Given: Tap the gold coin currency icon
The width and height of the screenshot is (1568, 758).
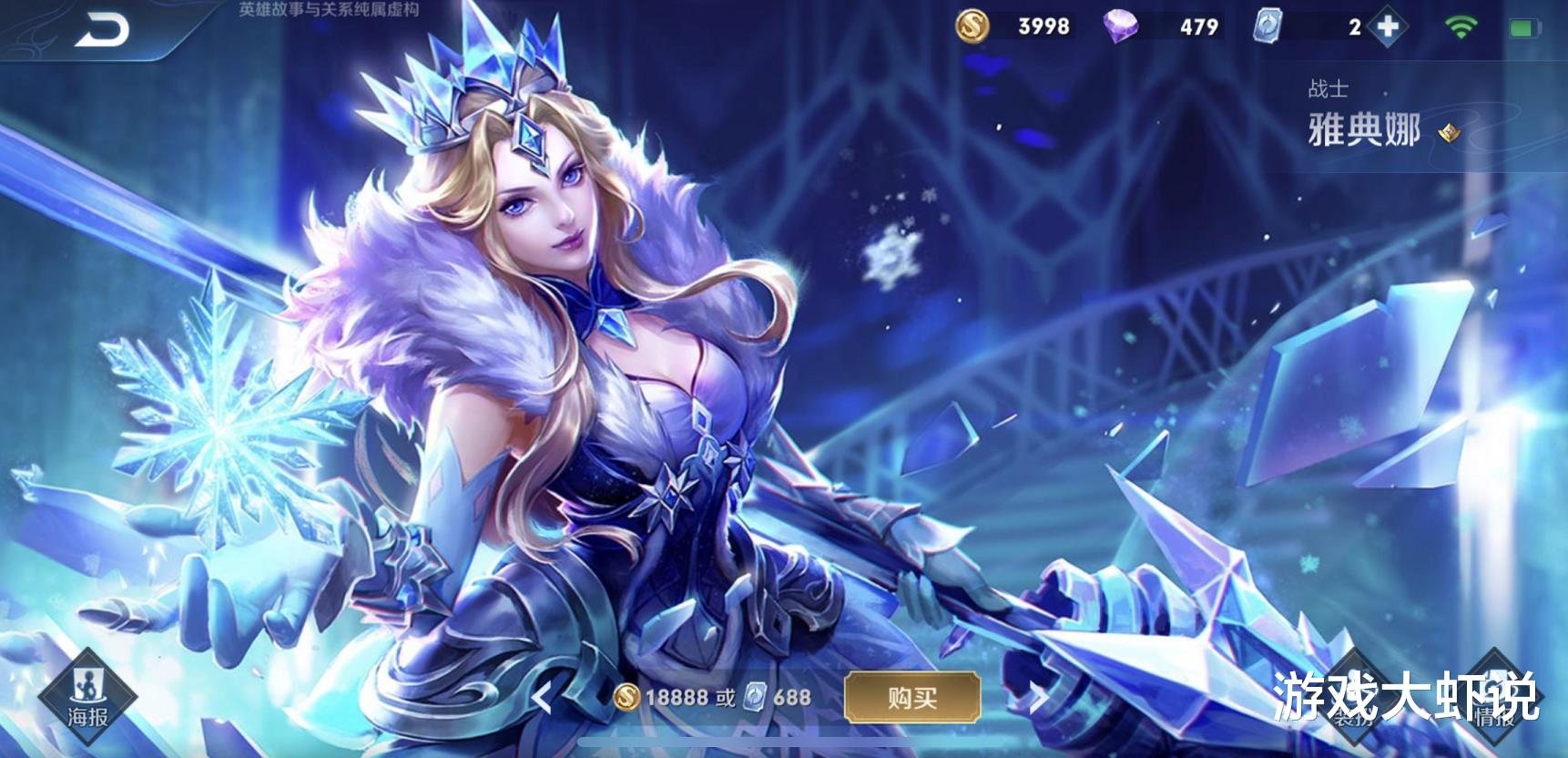Looking at the screenshot, I should tap(971, 27).
